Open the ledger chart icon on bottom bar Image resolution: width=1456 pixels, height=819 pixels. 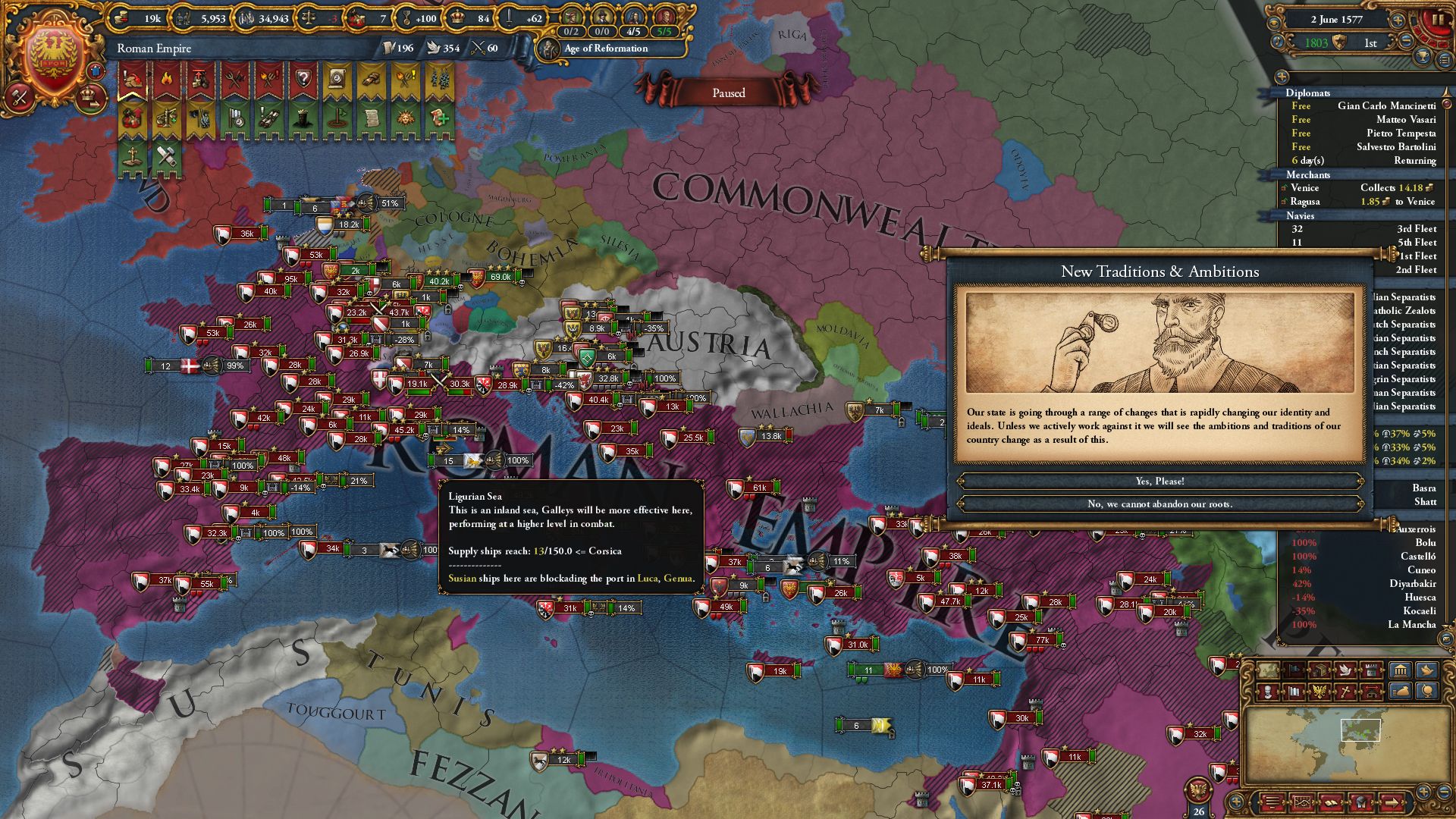(1301, 802)
